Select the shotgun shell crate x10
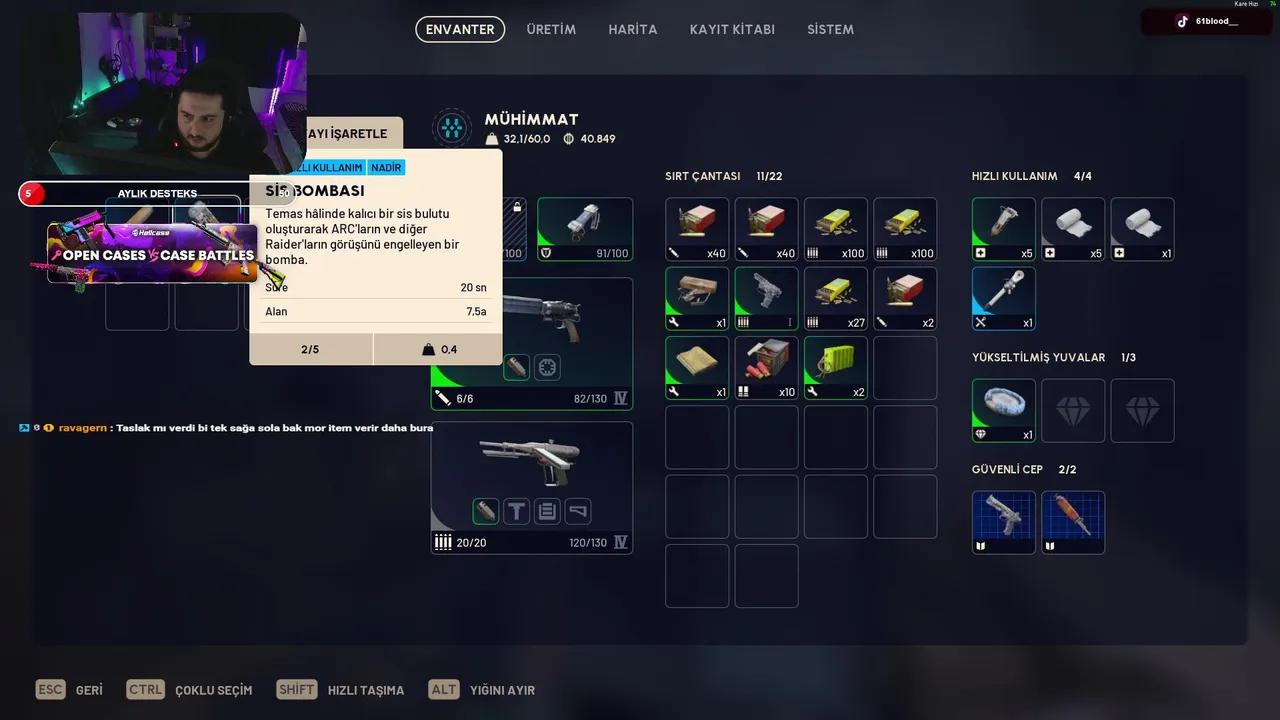 766,367
